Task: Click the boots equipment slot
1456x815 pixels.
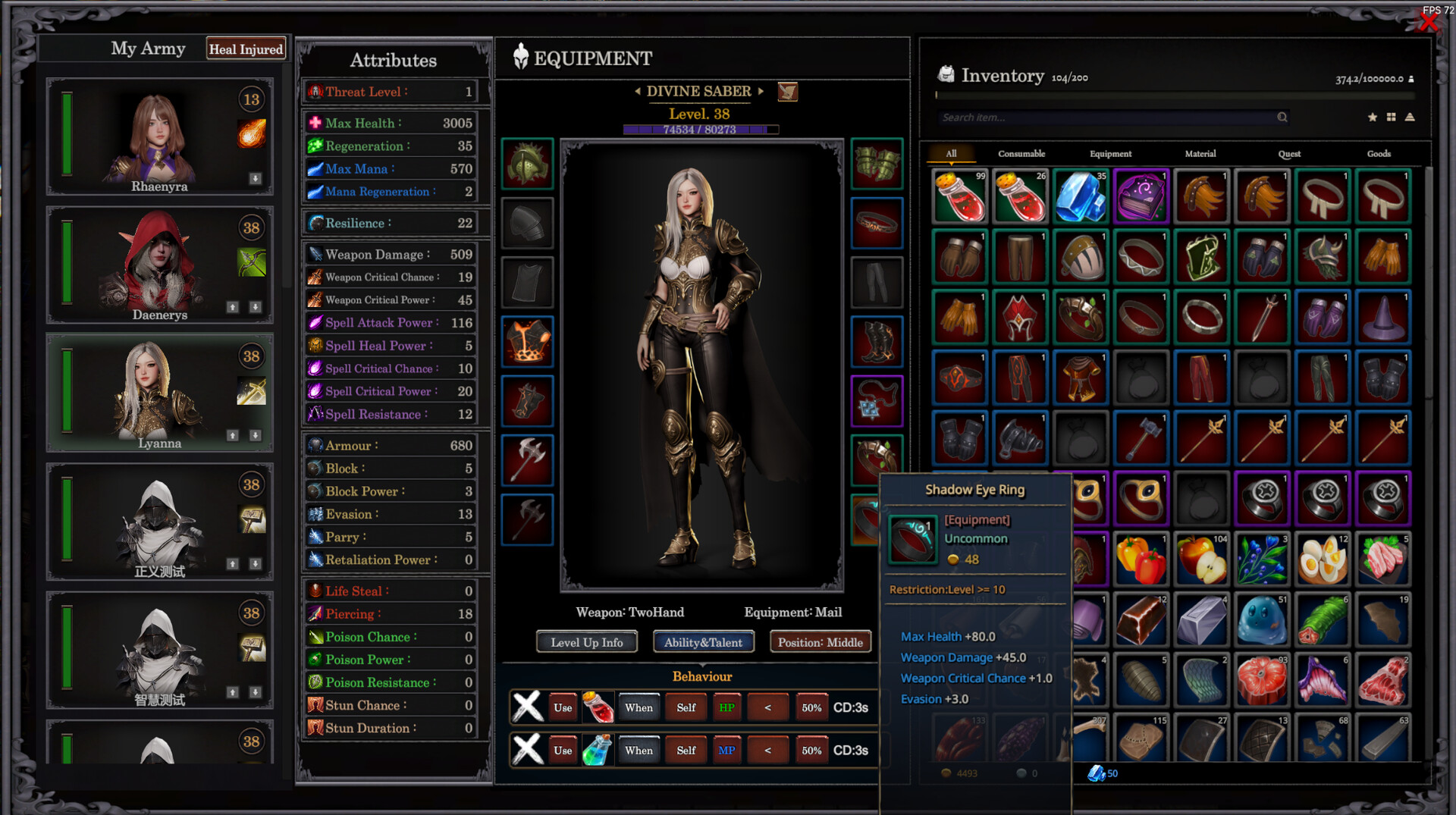Action: tap(877, 341)
